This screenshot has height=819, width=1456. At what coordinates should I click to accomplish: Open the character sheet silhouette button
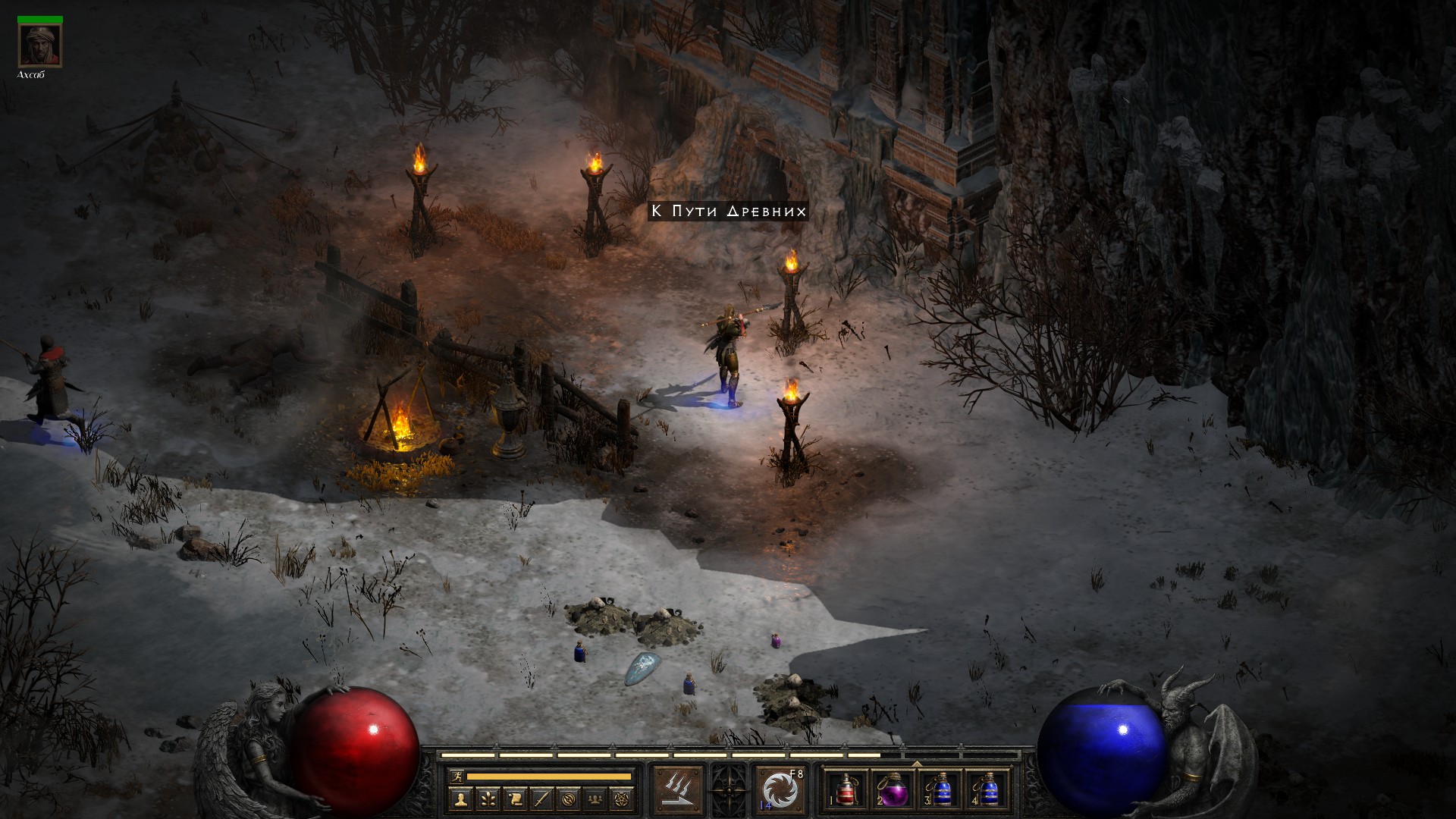(460, 799)
